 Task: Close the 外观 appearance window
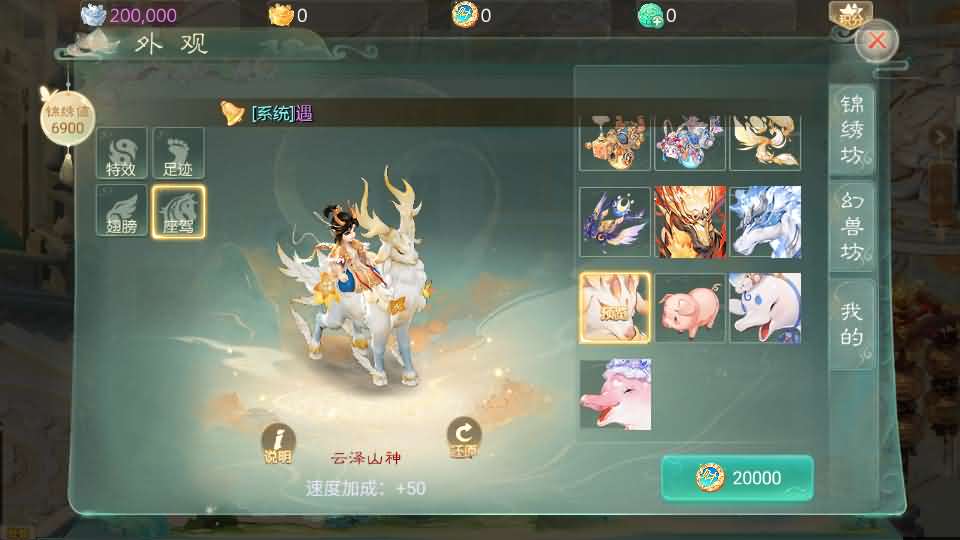877,41
